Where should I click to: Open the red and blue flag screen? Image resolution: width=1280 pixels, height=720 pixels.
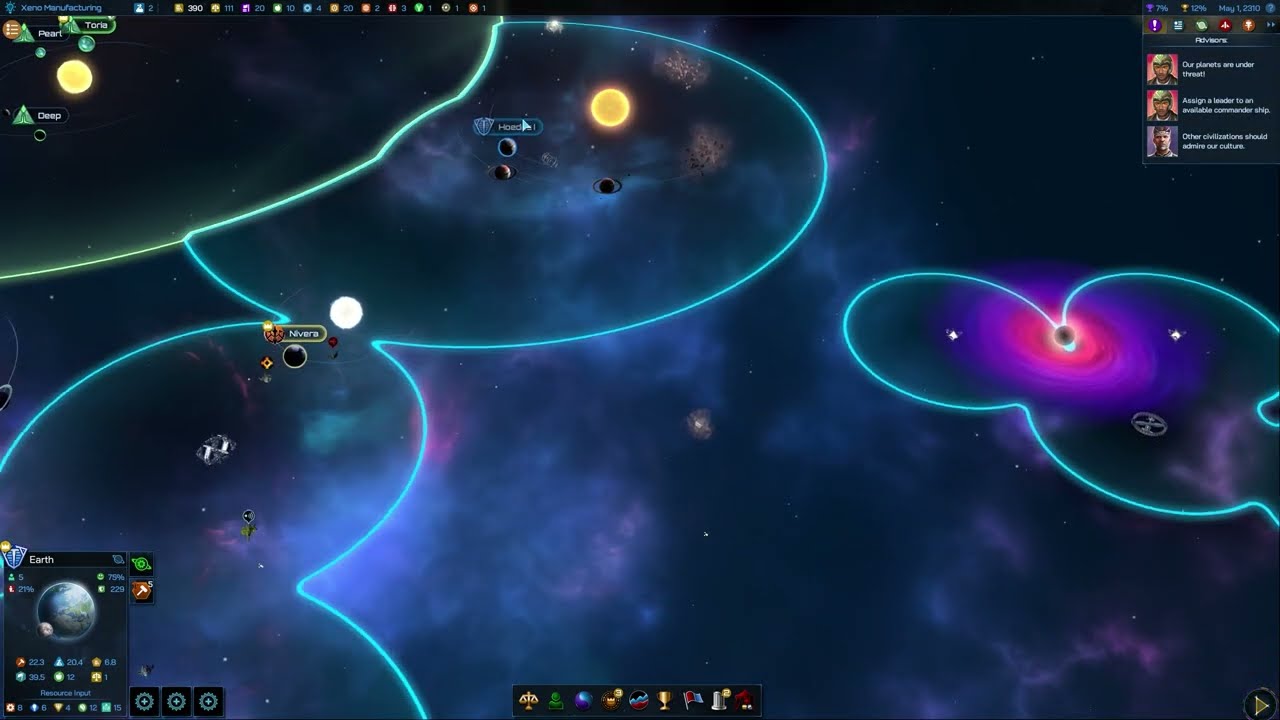(x=692, y=700)
